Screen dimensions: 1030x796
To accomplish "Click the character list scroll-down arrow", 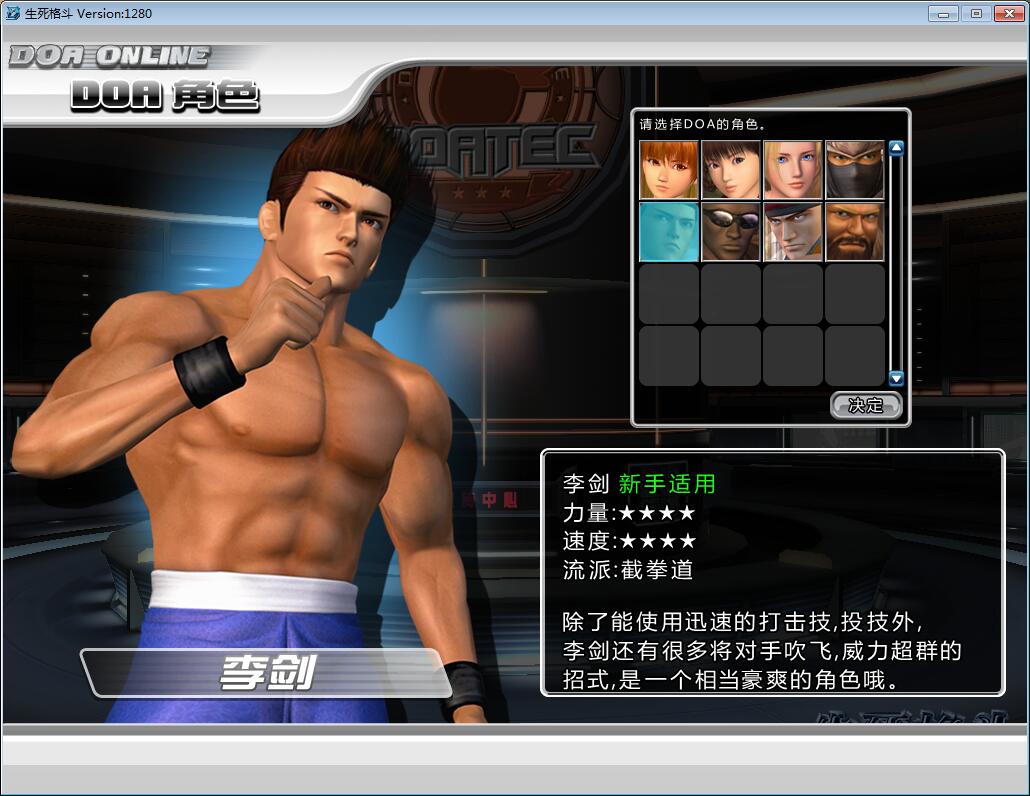I will point(896,378).
